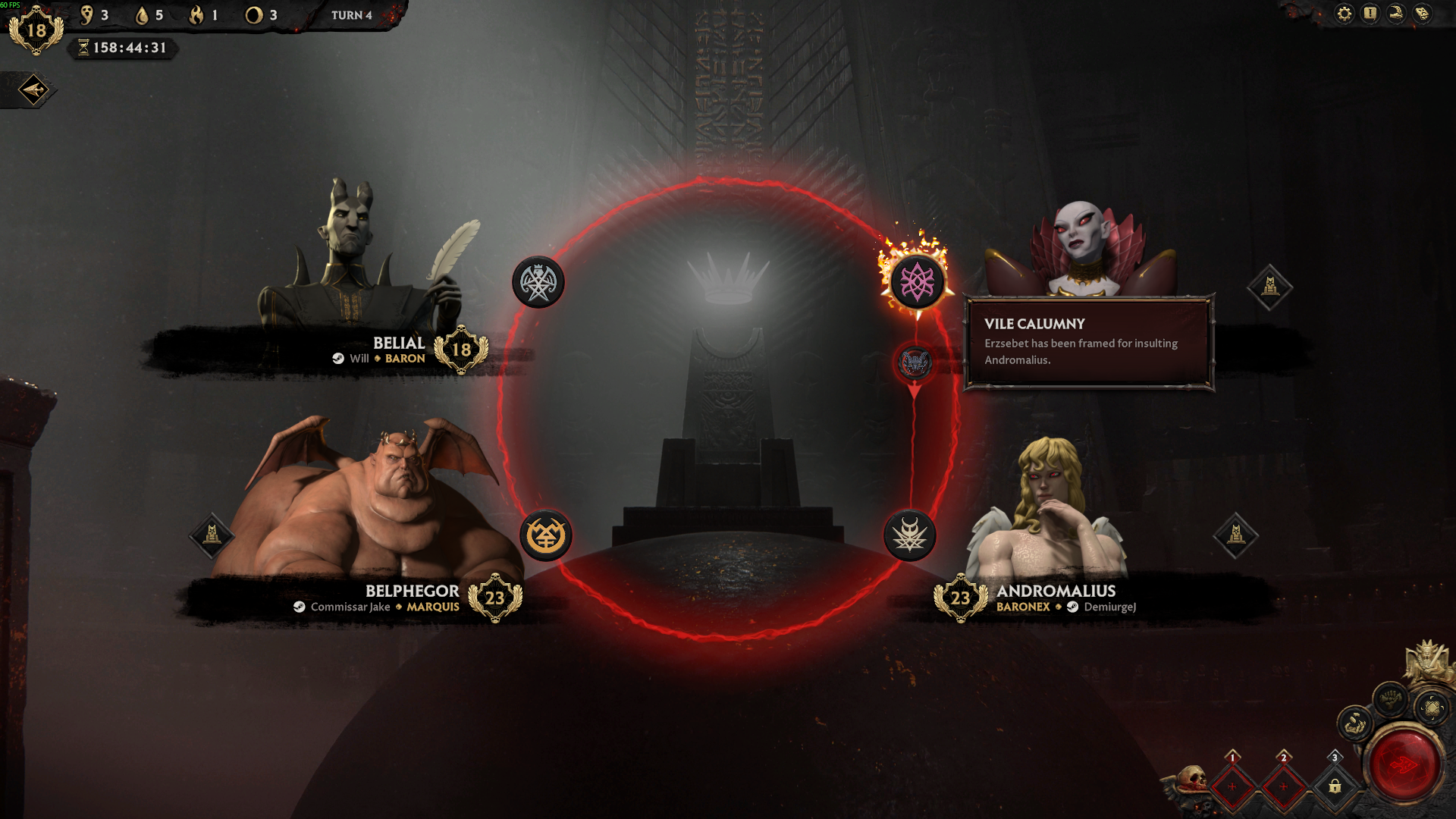This screenshot has height=819, width=1456.
Task: Select order slot number 1
Action: click(1232, 786)
